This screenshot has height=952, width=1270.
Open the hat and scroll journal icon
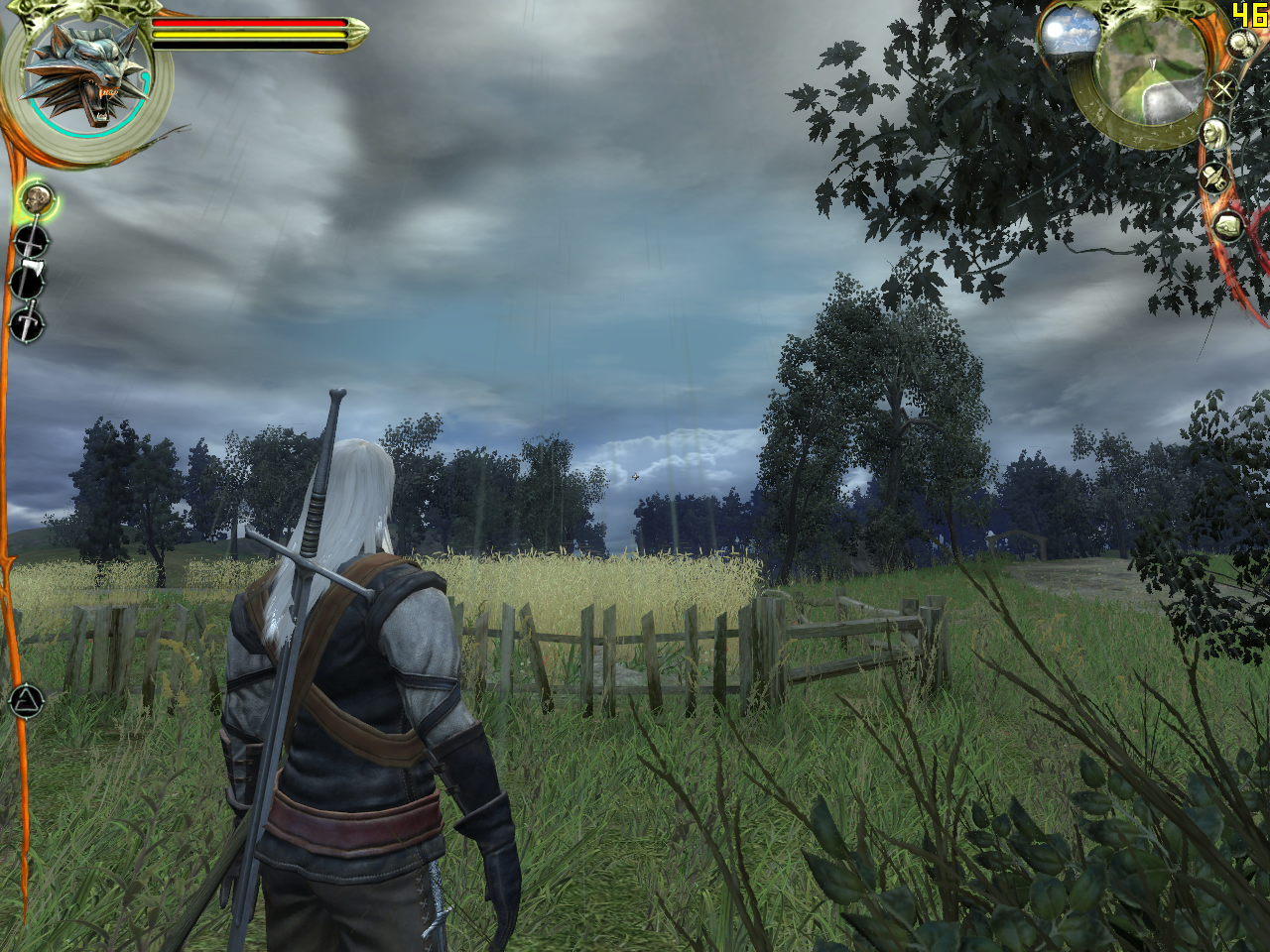1213,178
